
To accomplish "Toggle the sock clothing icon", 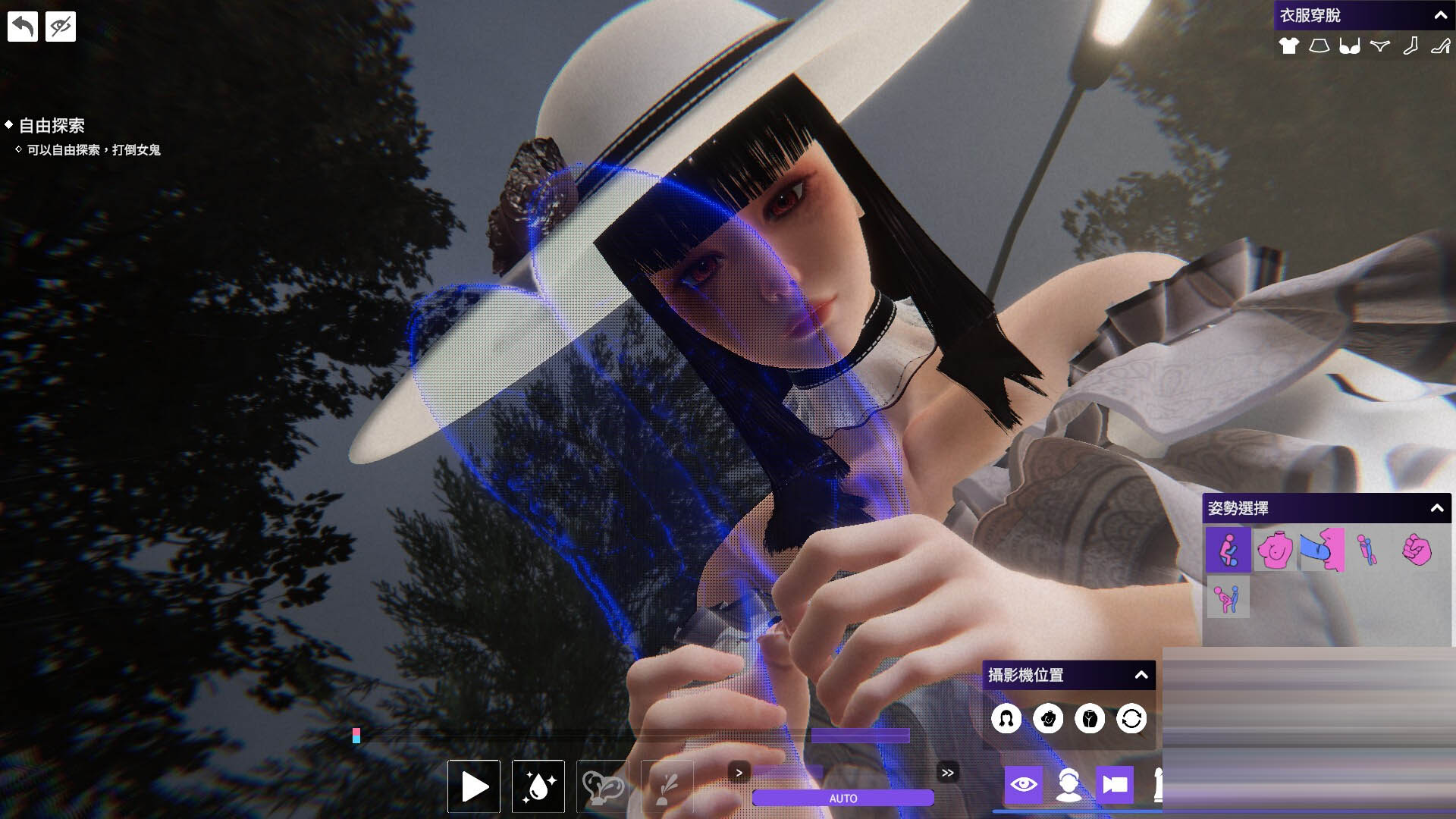I will (x=1410, y=46).
